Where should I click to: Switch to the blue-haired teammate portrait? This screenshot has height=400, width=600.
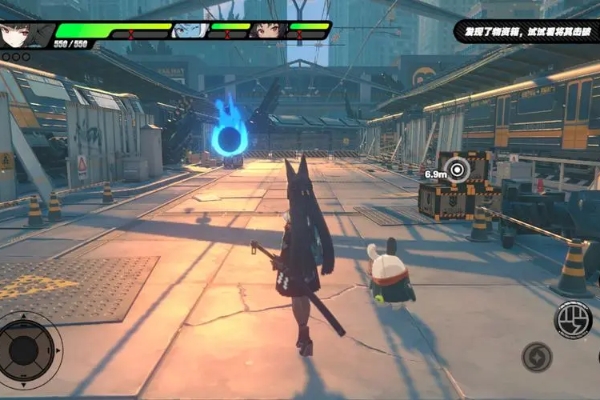[187, 30]
